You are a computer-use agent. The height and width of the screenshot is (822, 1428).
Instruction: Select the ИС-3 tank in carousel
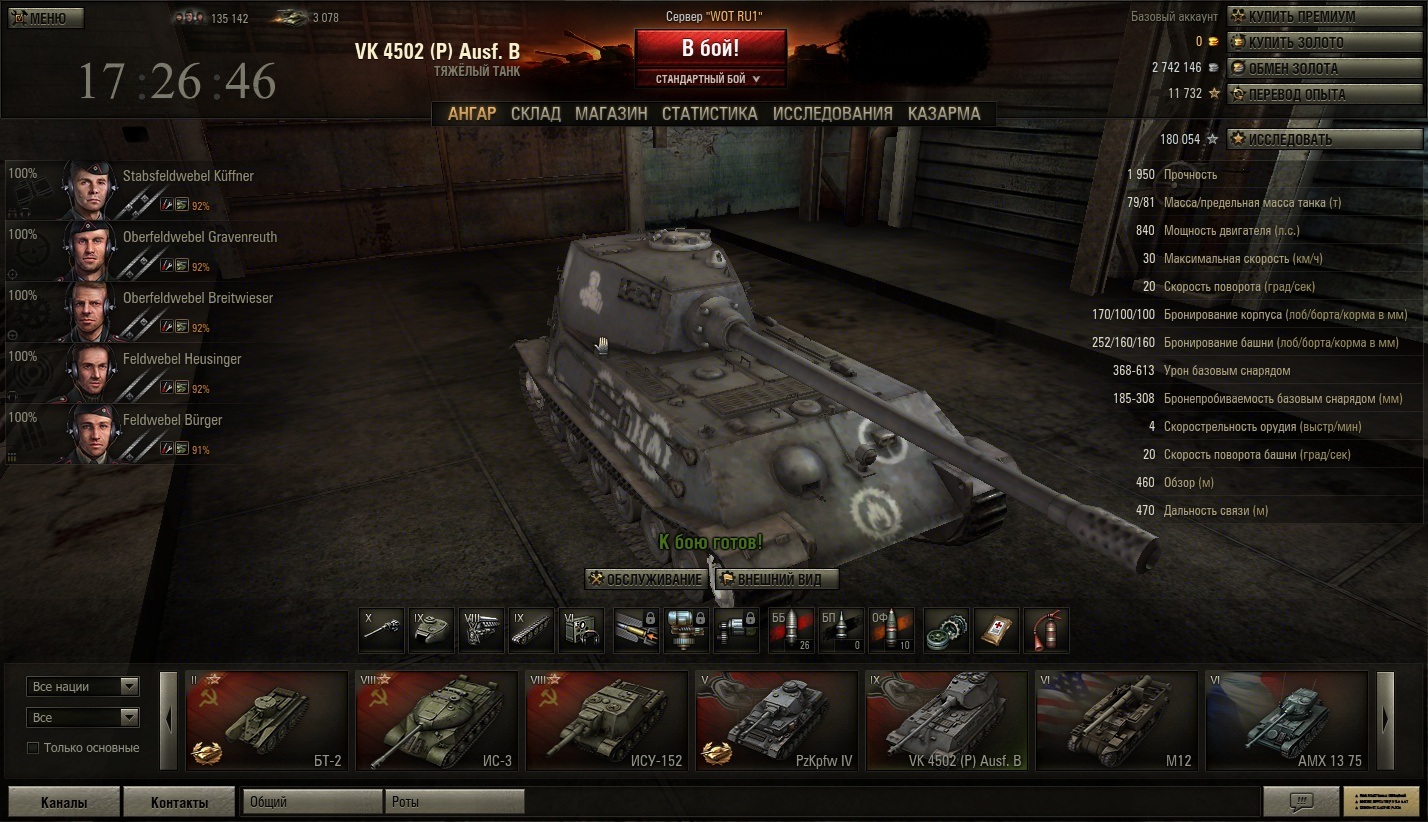point(436,720)
